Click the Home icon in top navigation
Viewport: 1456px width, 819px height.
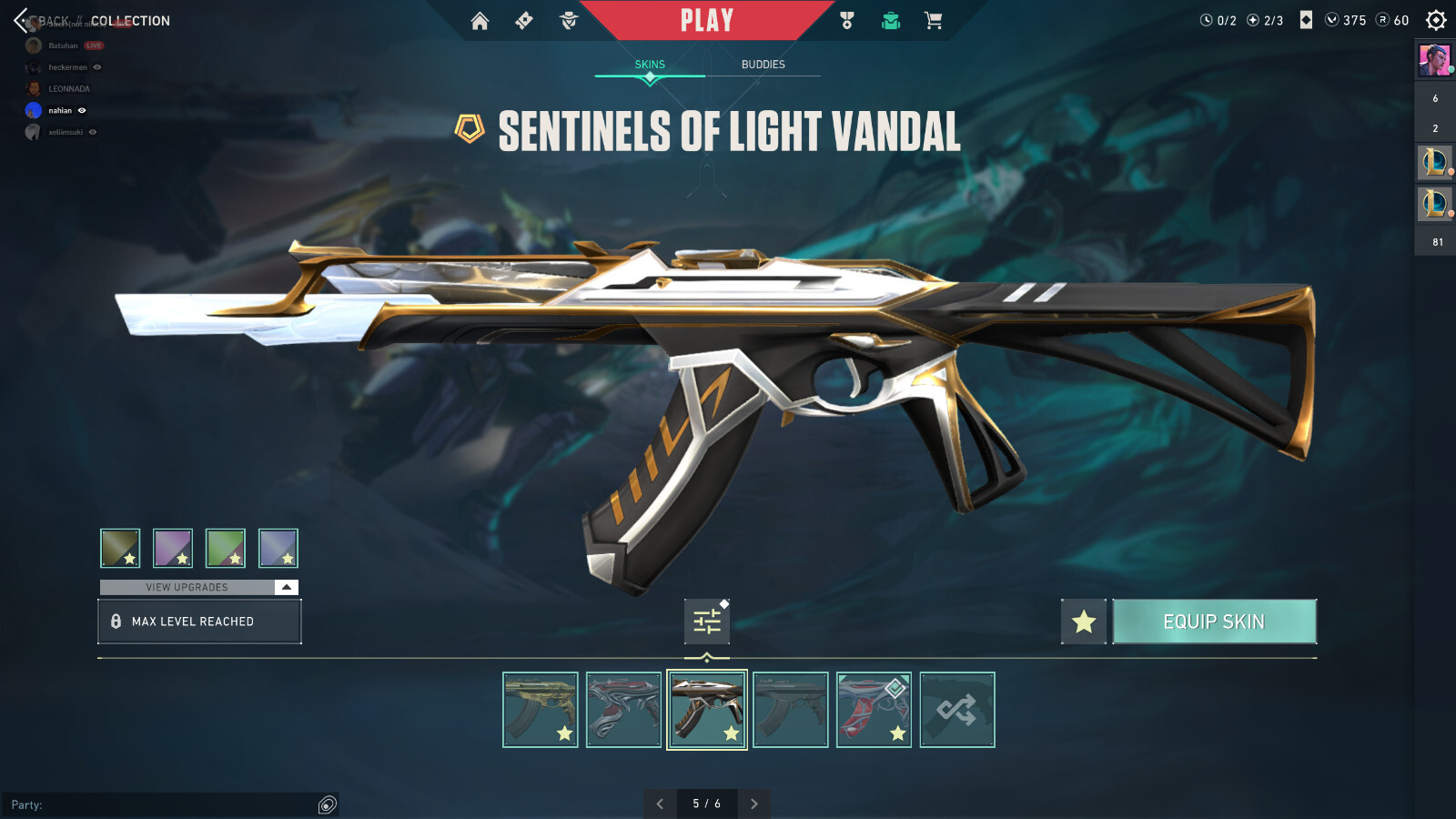pyautogui.click(x=480, y=20)
